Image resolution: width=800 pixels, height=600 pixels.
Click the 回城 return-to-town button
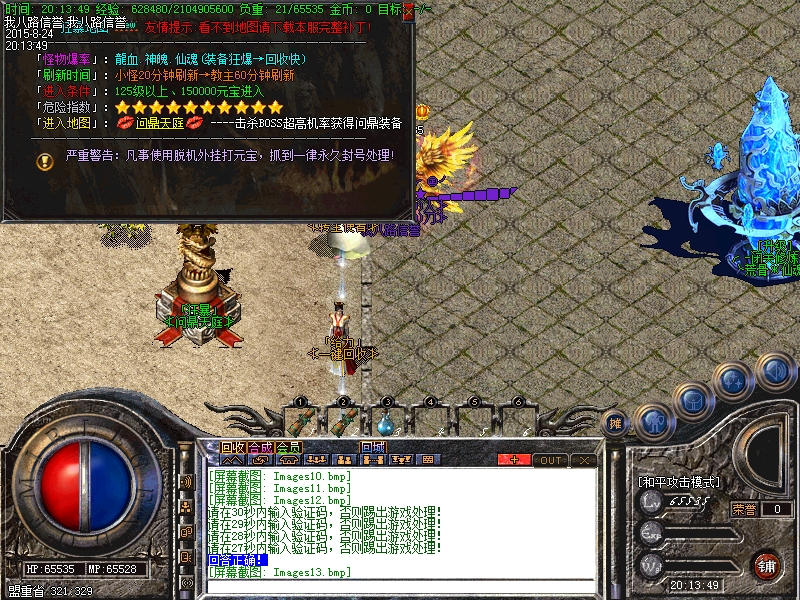[x=373, y=447]
